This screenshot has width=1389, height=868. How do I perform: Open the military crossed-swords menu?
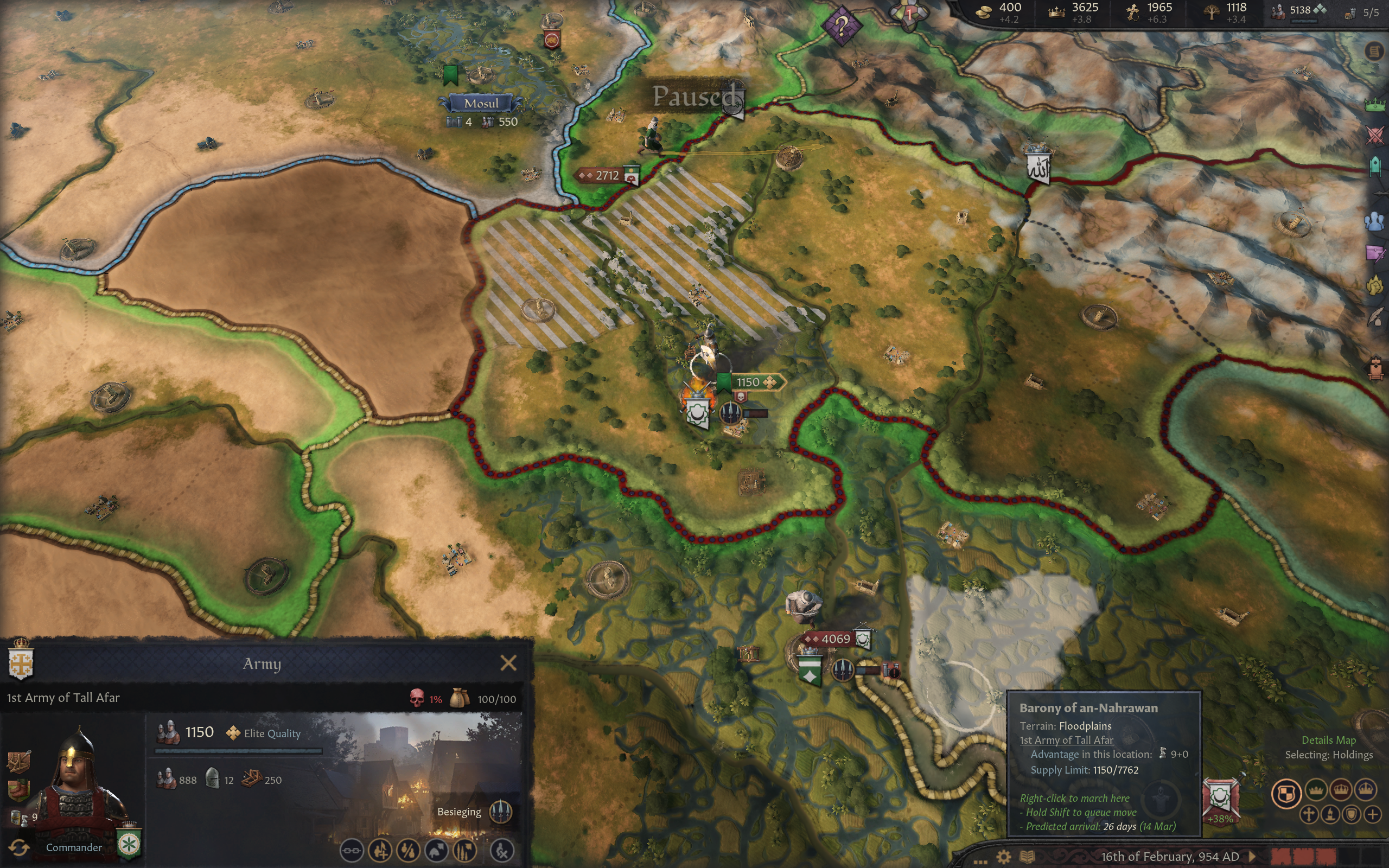[x=1375, y=136]
